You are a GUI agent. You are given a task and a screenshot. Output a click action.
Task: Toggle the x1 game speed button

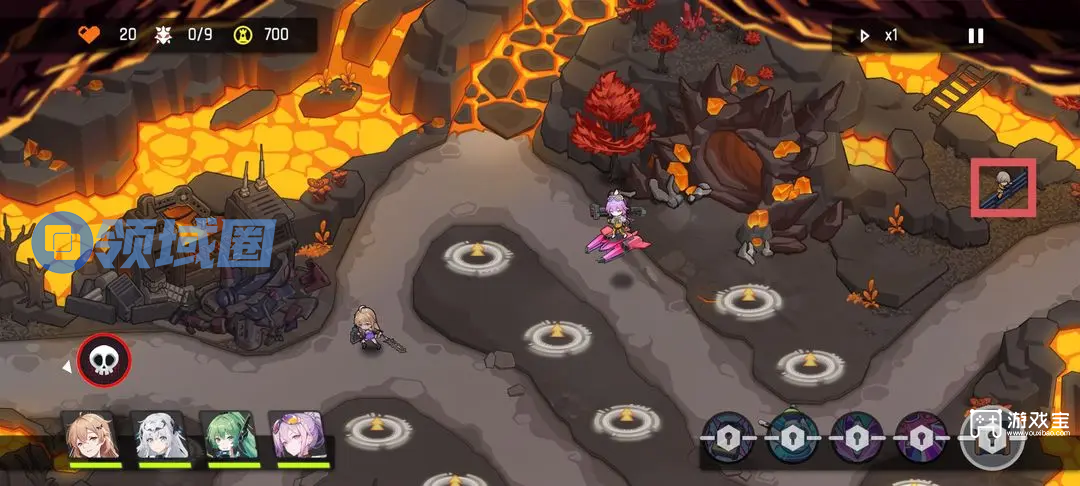879,36
